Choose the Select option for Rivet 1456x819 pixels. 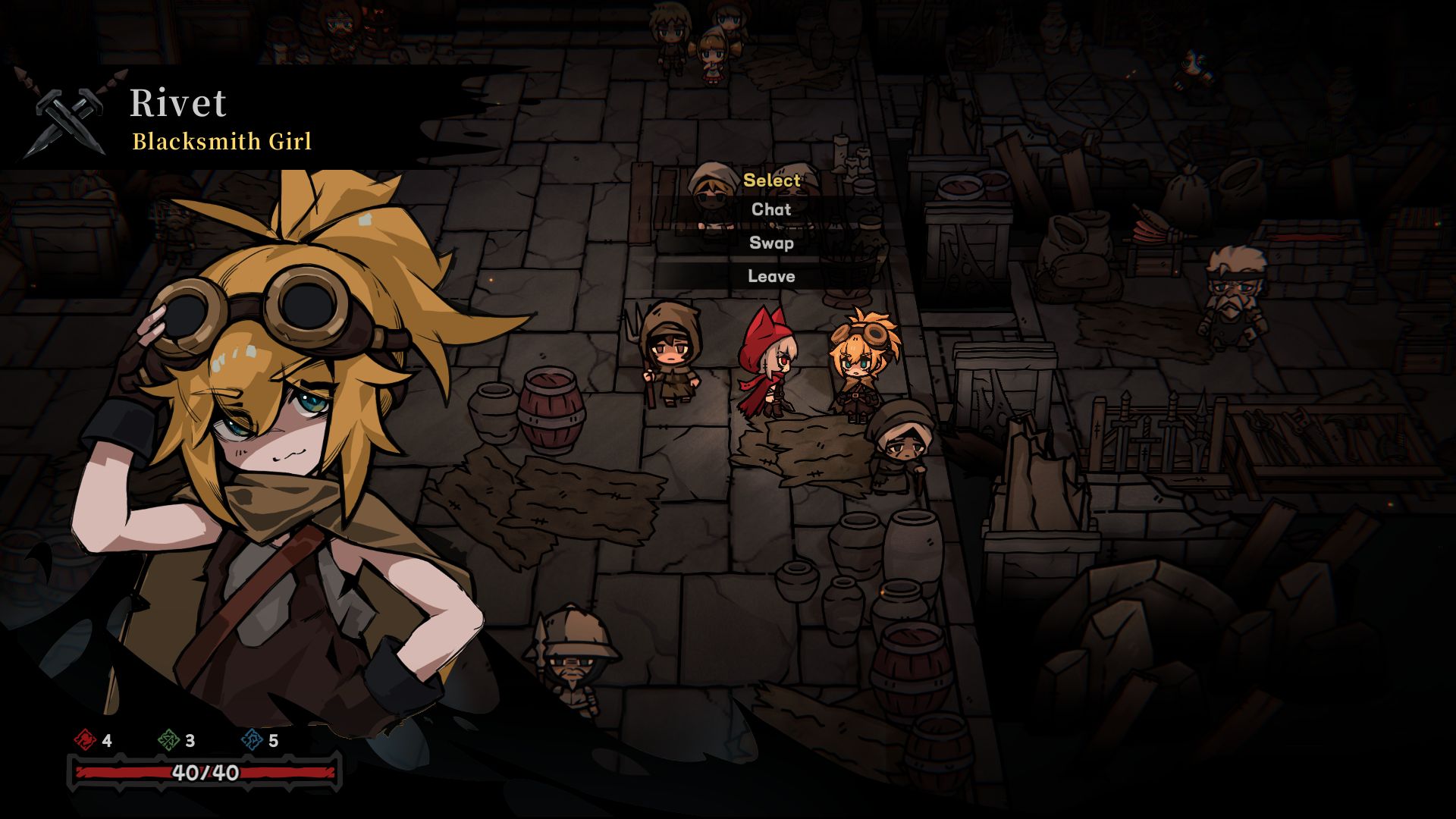click(771, 180)
